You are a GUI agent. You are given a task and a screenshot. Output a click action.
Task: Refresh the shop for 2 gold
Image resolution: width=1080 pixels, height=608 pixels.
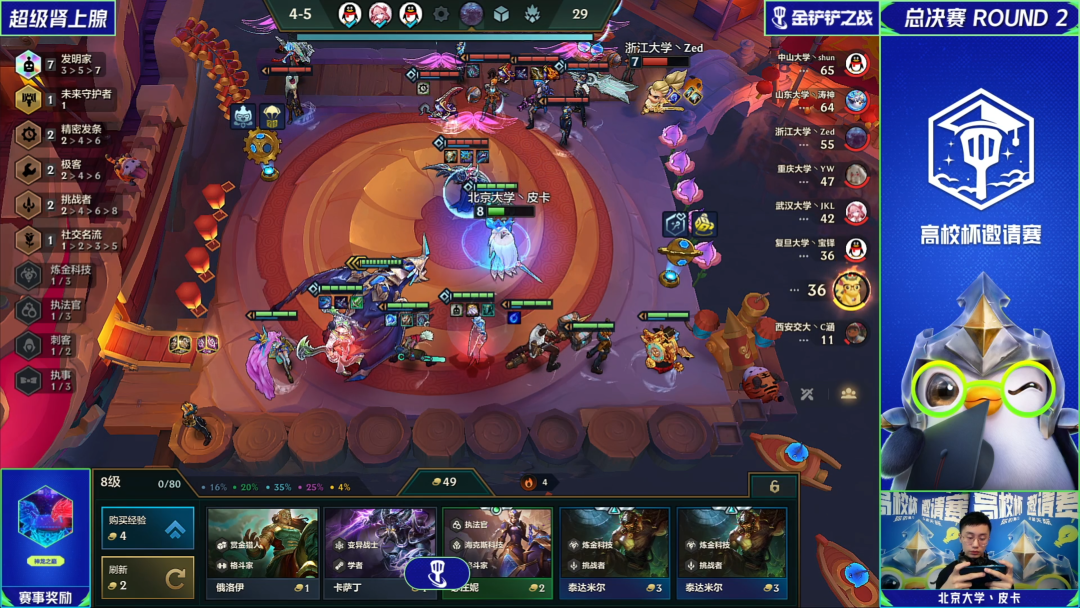point(147,577)
